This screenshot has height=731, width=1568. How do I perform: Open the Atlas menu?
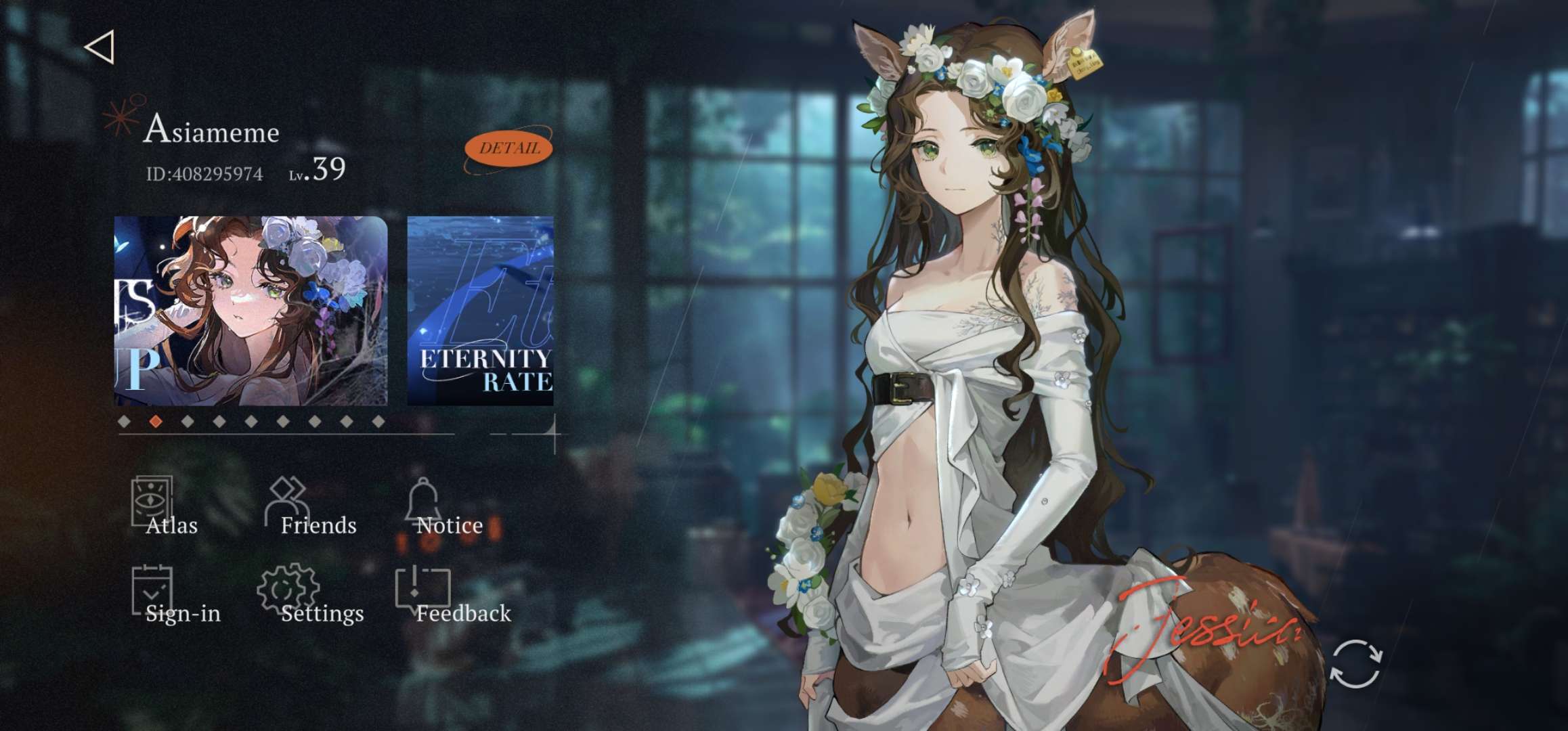[x=162, y=508]
